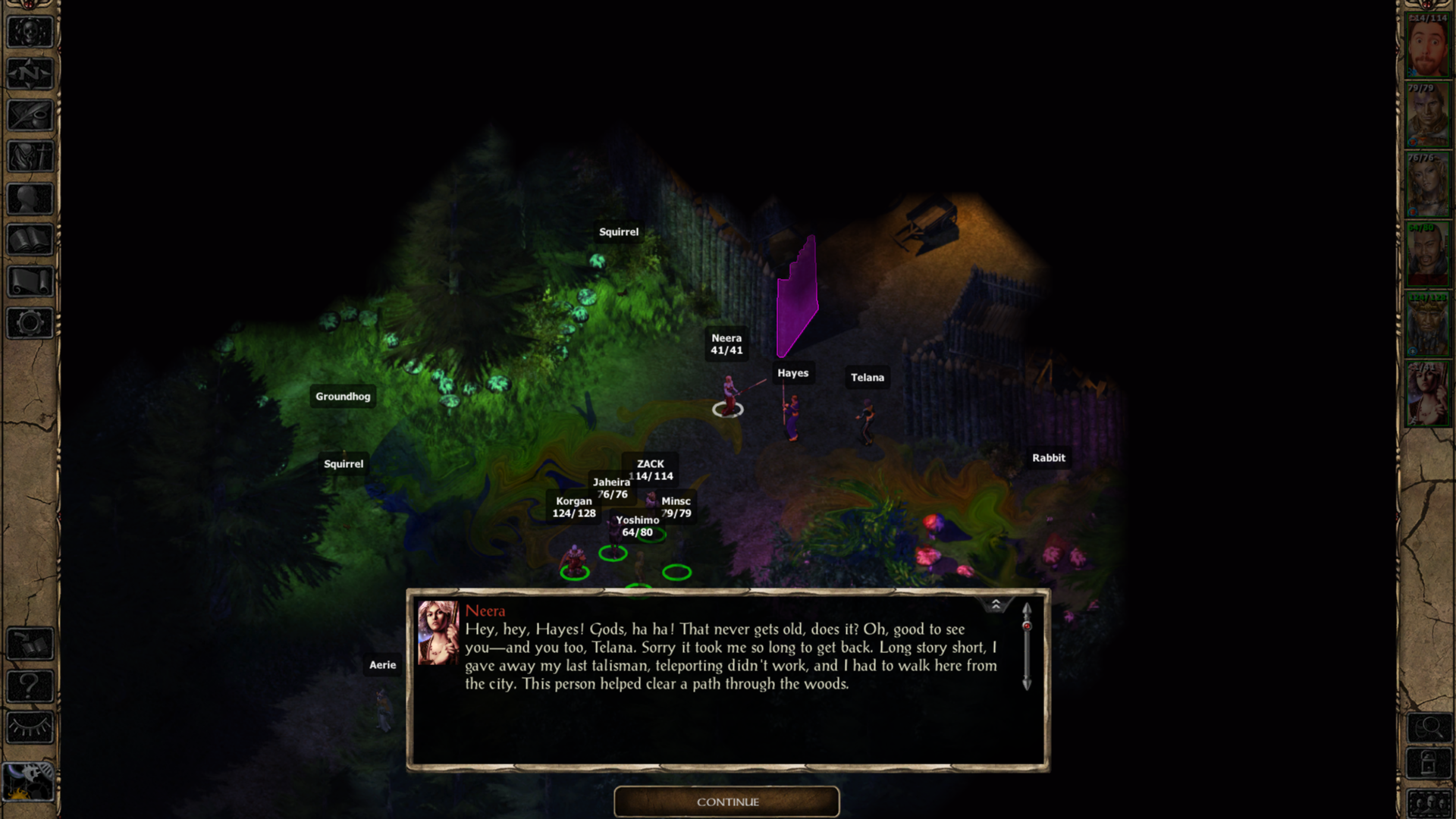Image resolution: width=1456 pixels, height=819 pixels.
Task: Open the mage spellbook icon
Action: (x=30, y=240)
